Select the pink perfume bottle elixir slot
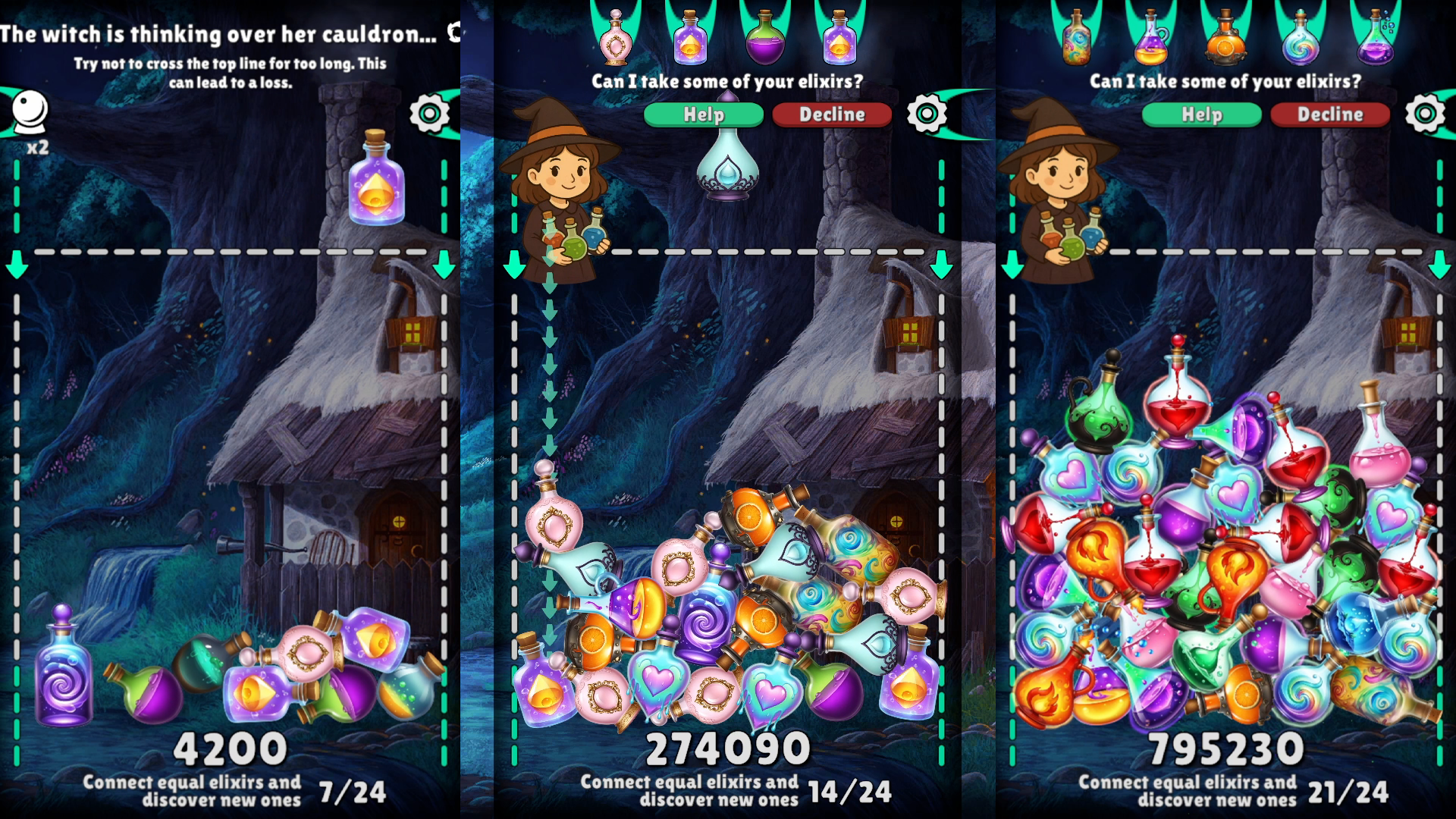This screenshot has width=1456, height=819. point(614,42)
